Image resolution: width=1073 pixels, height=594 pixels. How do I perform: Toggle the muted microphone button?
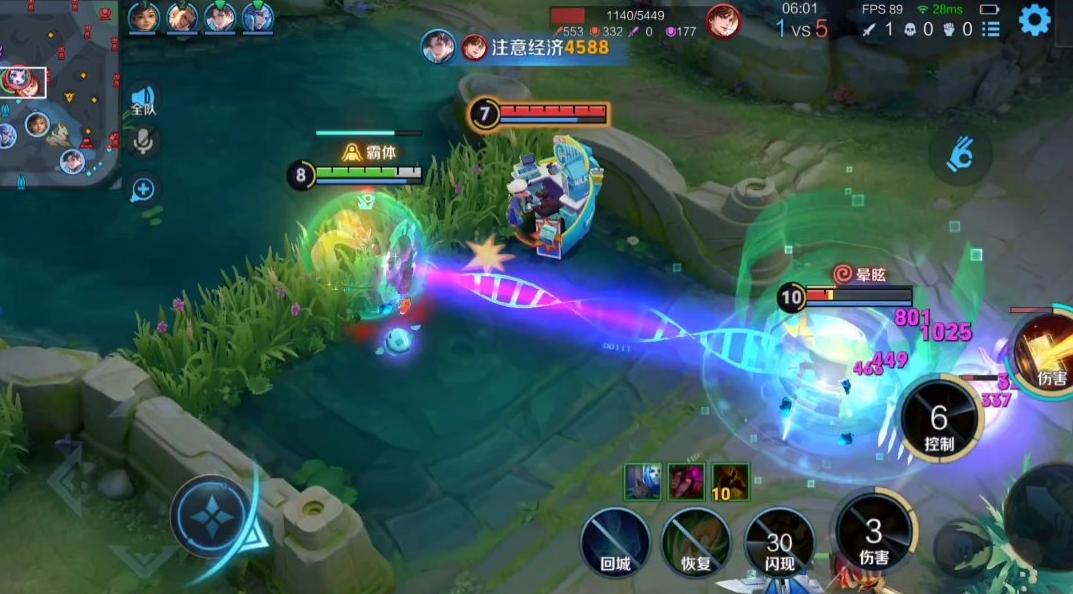pyautogui.click(x=143, y=143)
